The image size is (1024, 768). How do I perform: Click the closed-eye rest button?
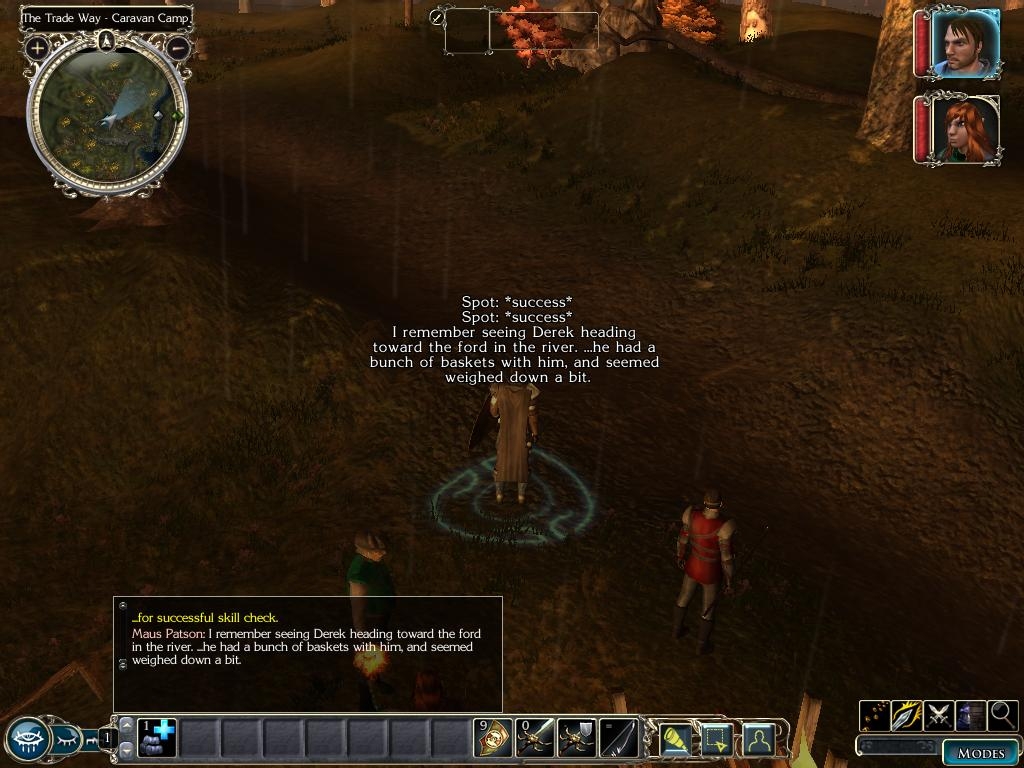68,740
